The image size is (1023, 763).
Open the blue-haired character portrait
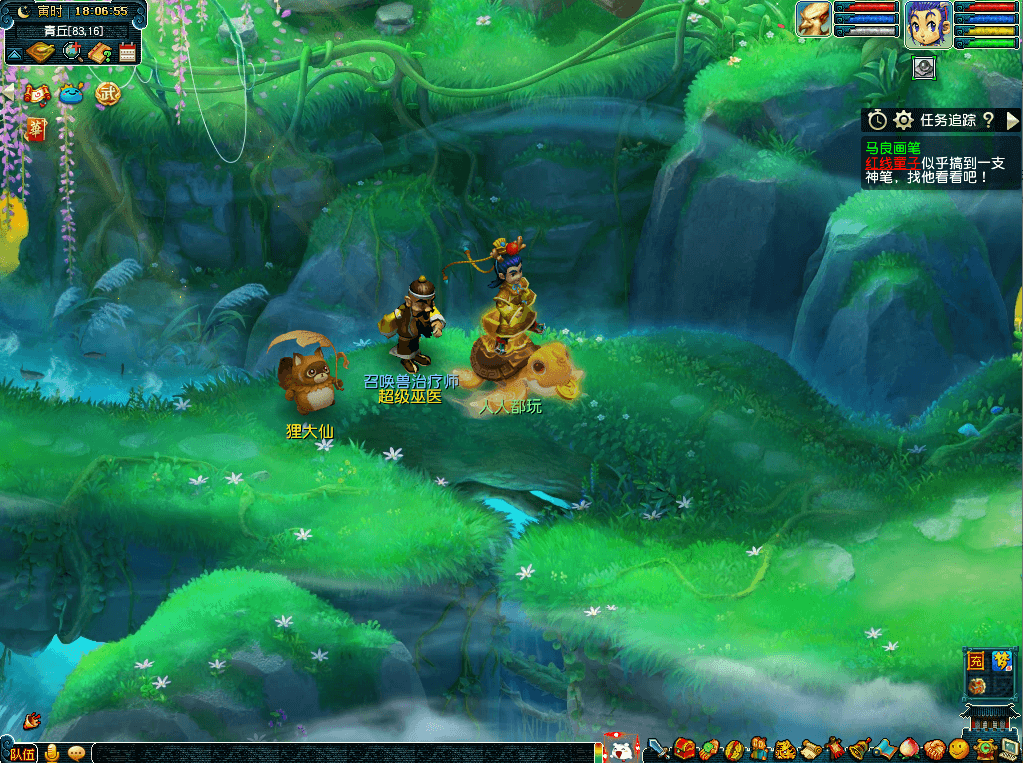(928, 24)
